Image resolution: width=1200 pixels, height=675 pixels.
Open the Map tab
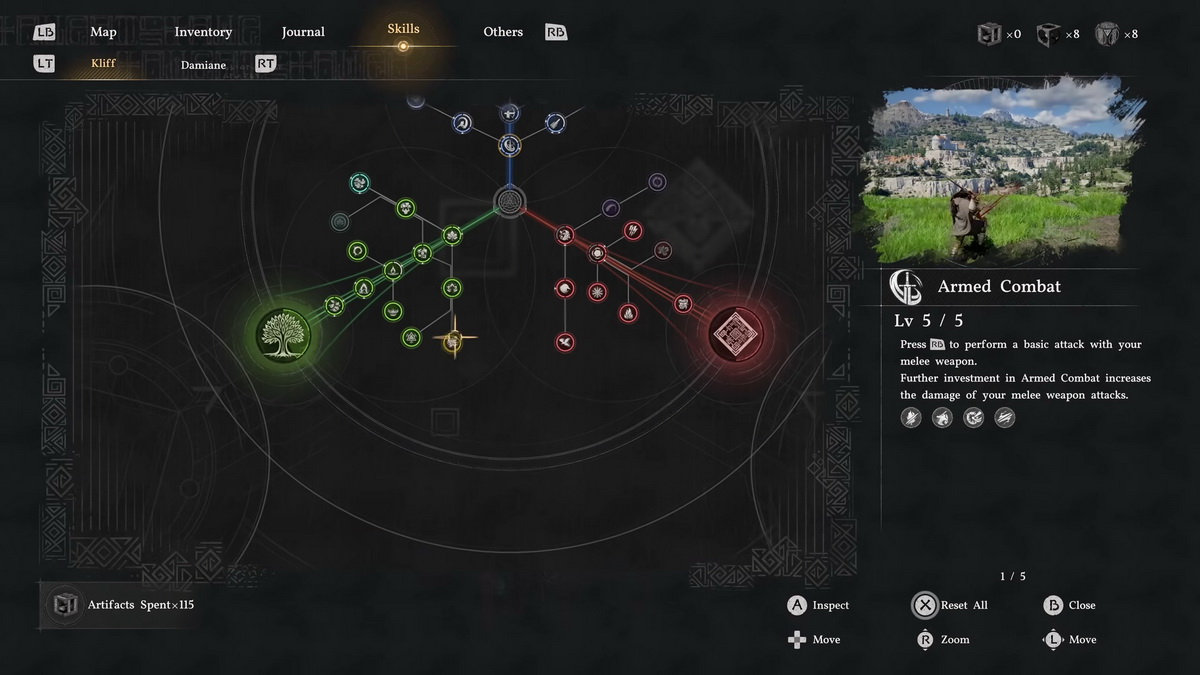pos(103,32)
